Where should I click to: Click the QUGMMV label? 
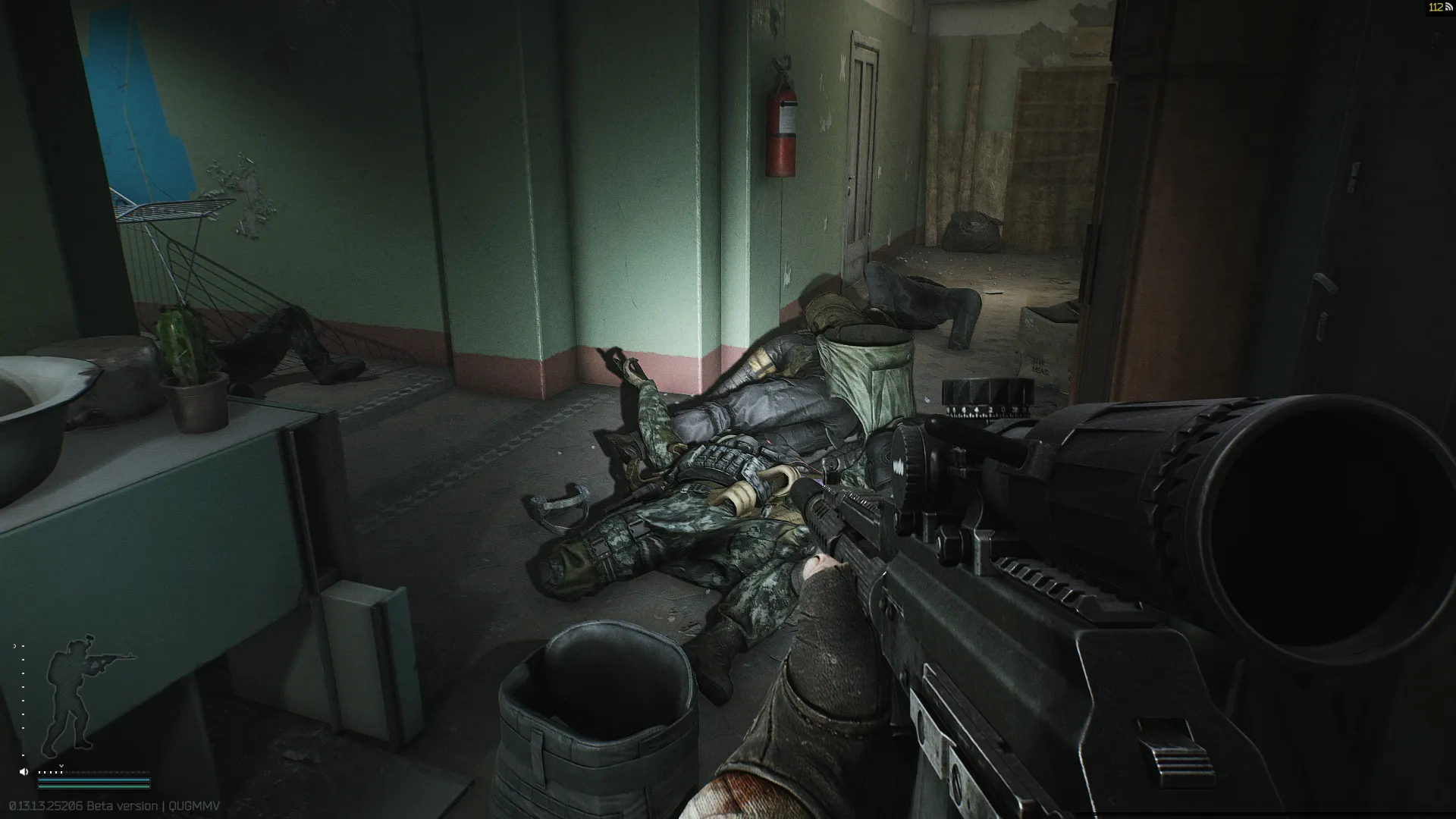pyautogui.click(x=193, y=806)
